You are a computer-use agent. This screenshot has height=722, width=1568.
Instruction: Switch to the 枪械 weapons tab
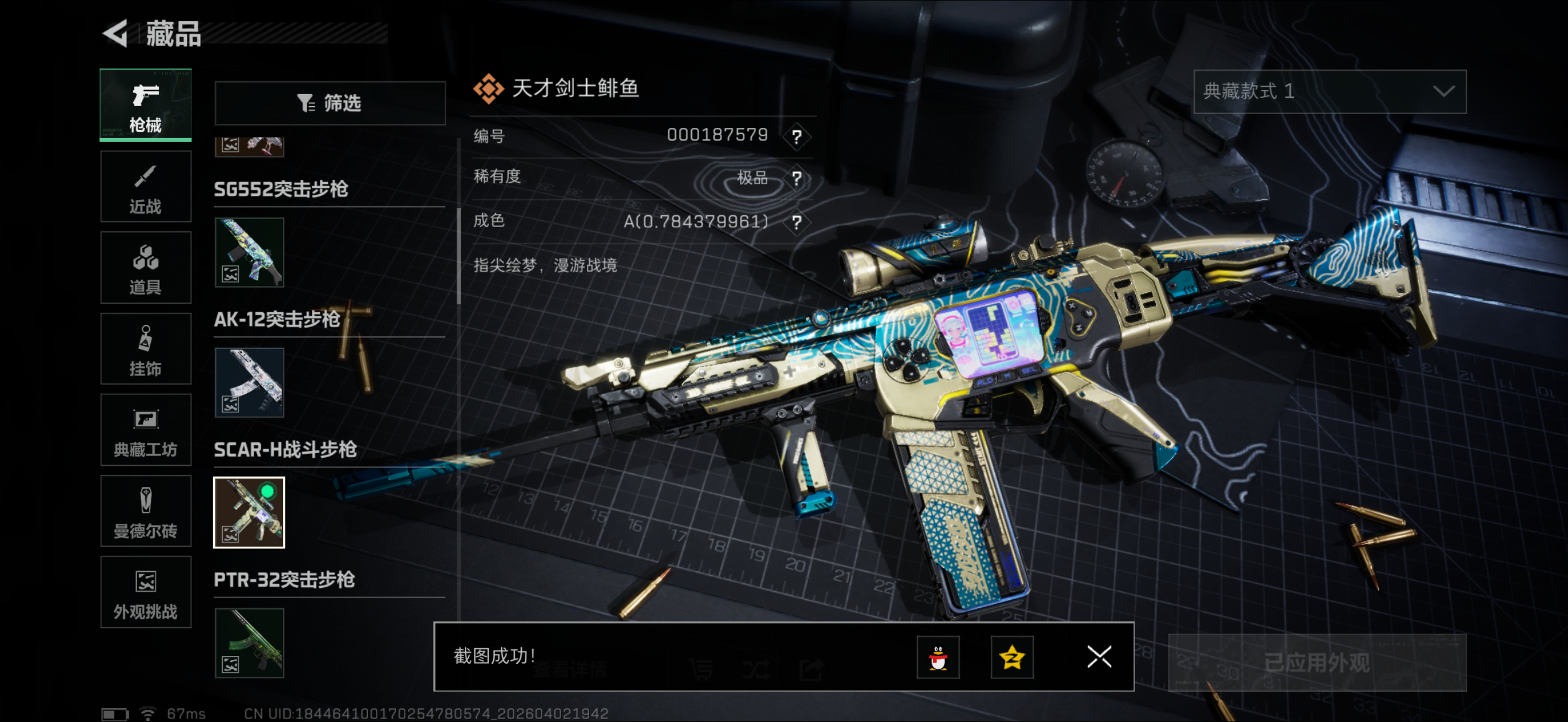pyautogui.click(x=146, y=105)
